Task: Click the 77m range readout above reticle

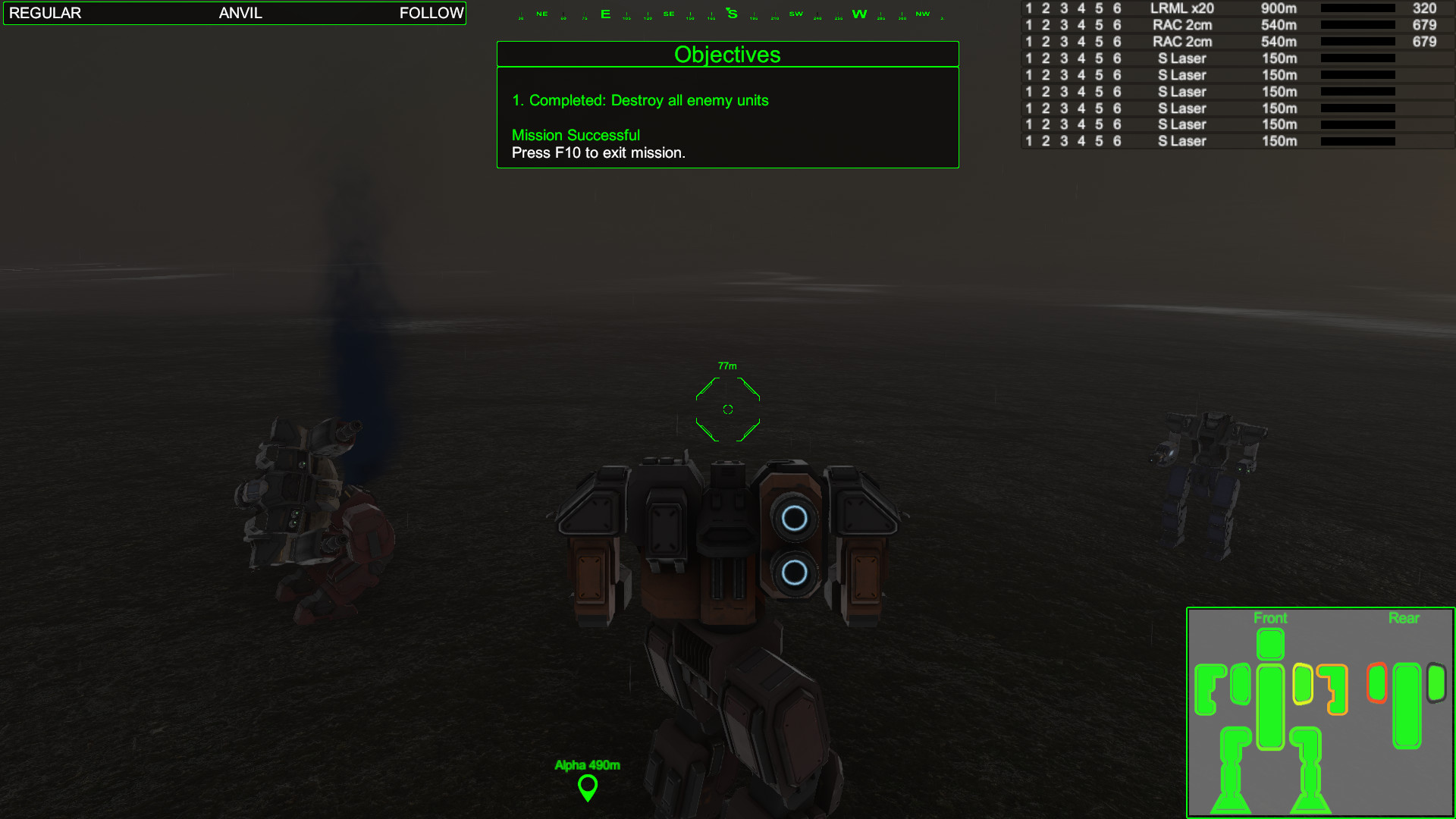Action: (x=727, y=365)
